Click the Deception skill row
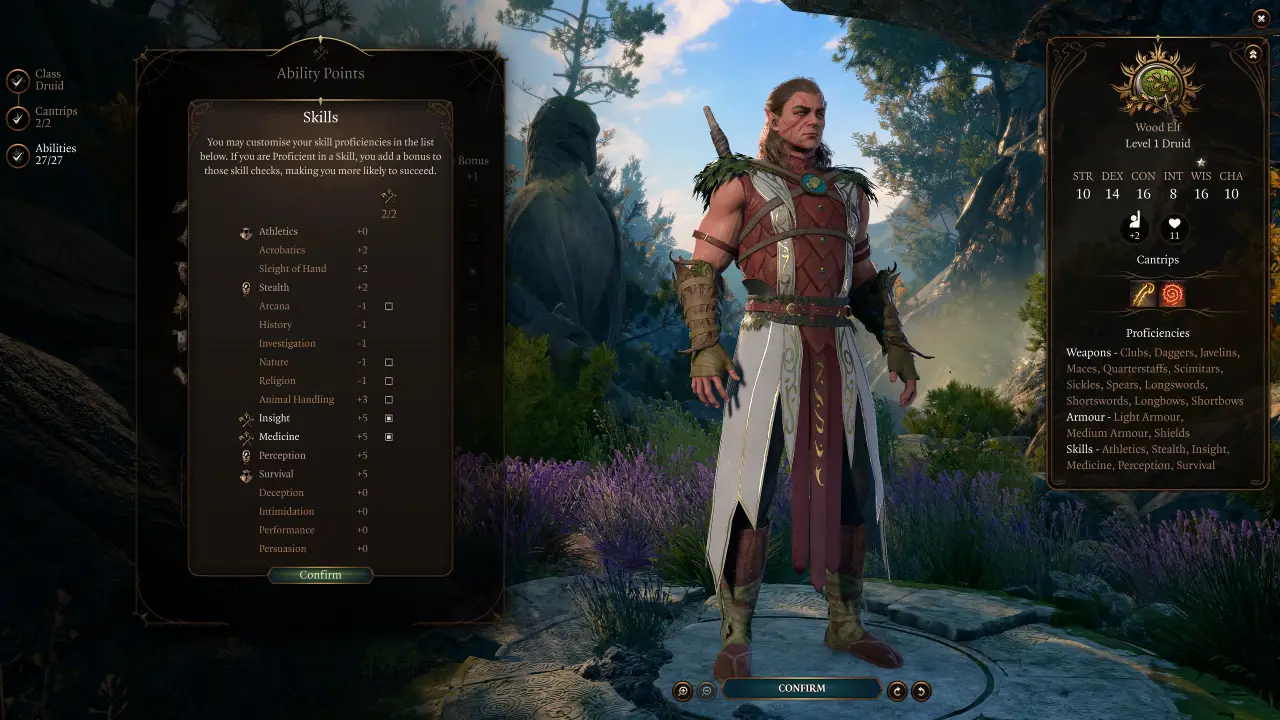This screenshot has width=1280, height=720. (x=281, y=492)
